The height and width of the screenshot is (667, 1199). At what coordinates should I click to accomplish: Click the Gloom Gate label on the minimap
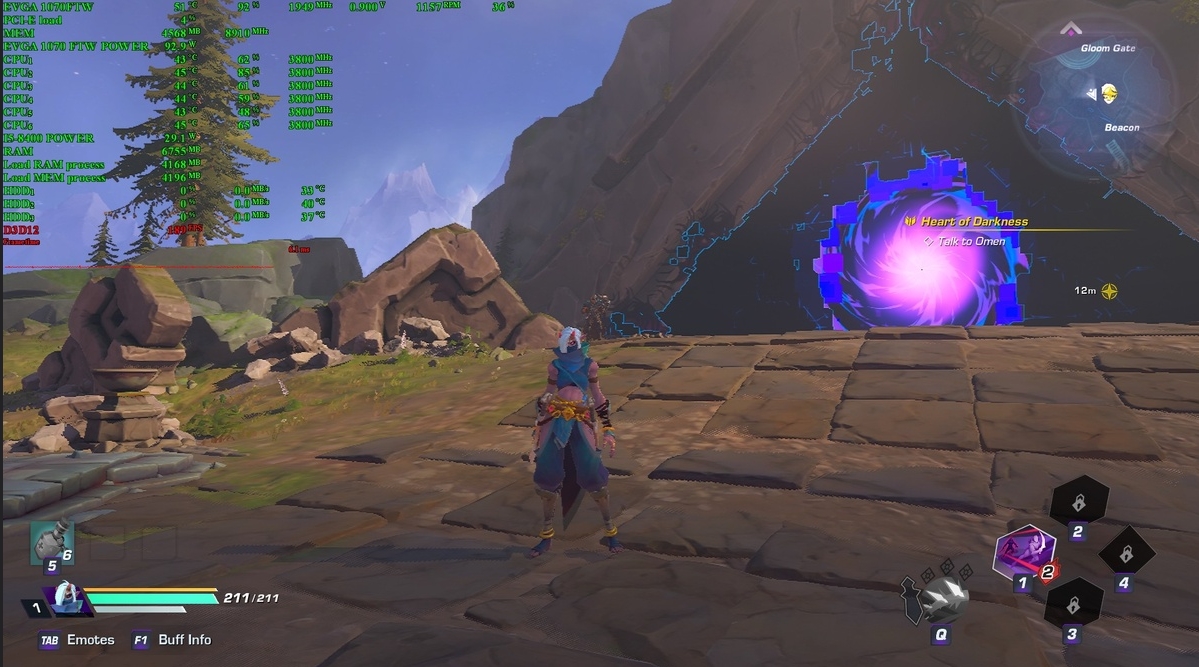coord(1108,48)
